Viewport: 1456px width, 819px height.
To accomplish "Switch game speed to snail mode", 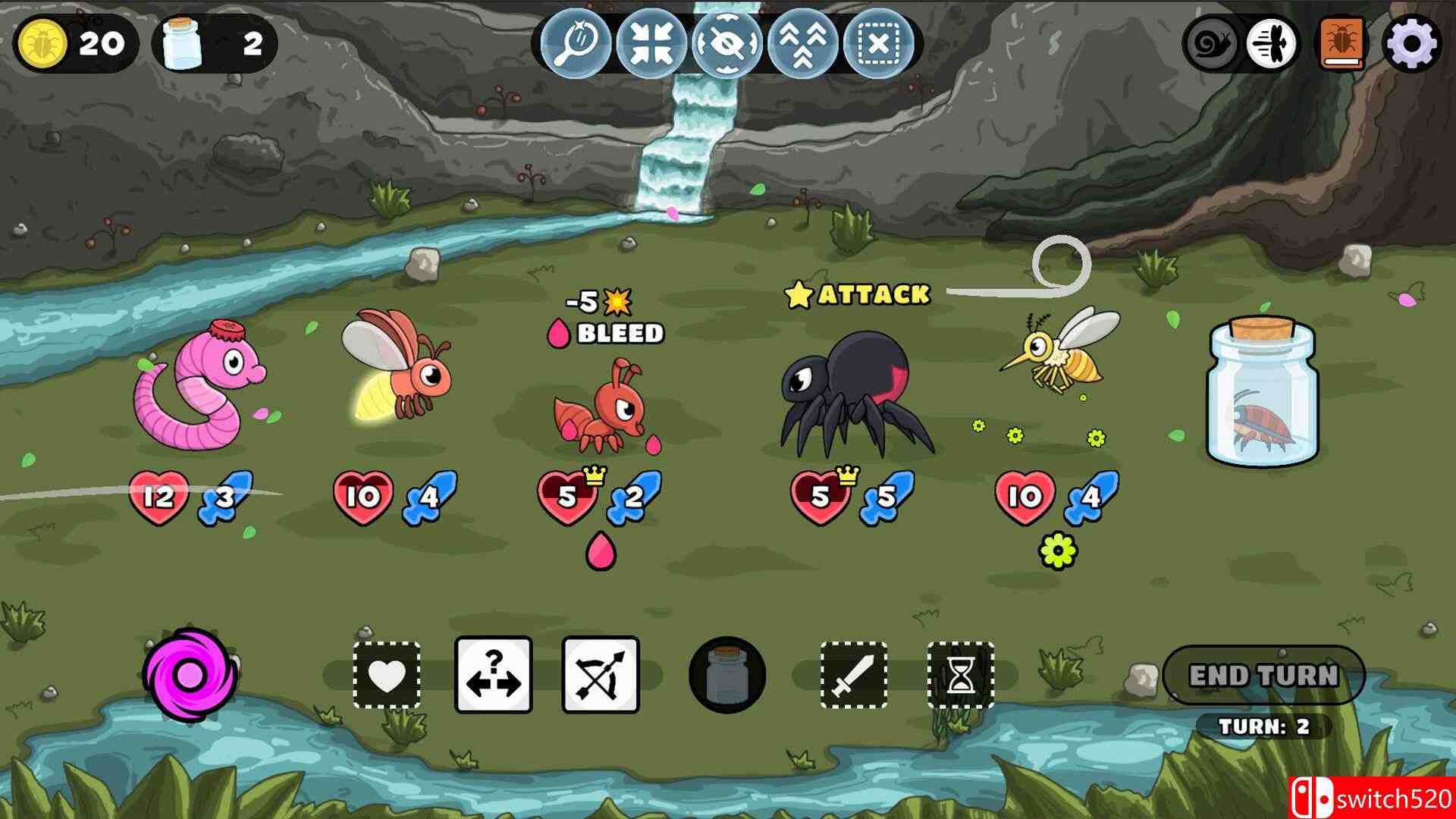I will (1211, 43).
